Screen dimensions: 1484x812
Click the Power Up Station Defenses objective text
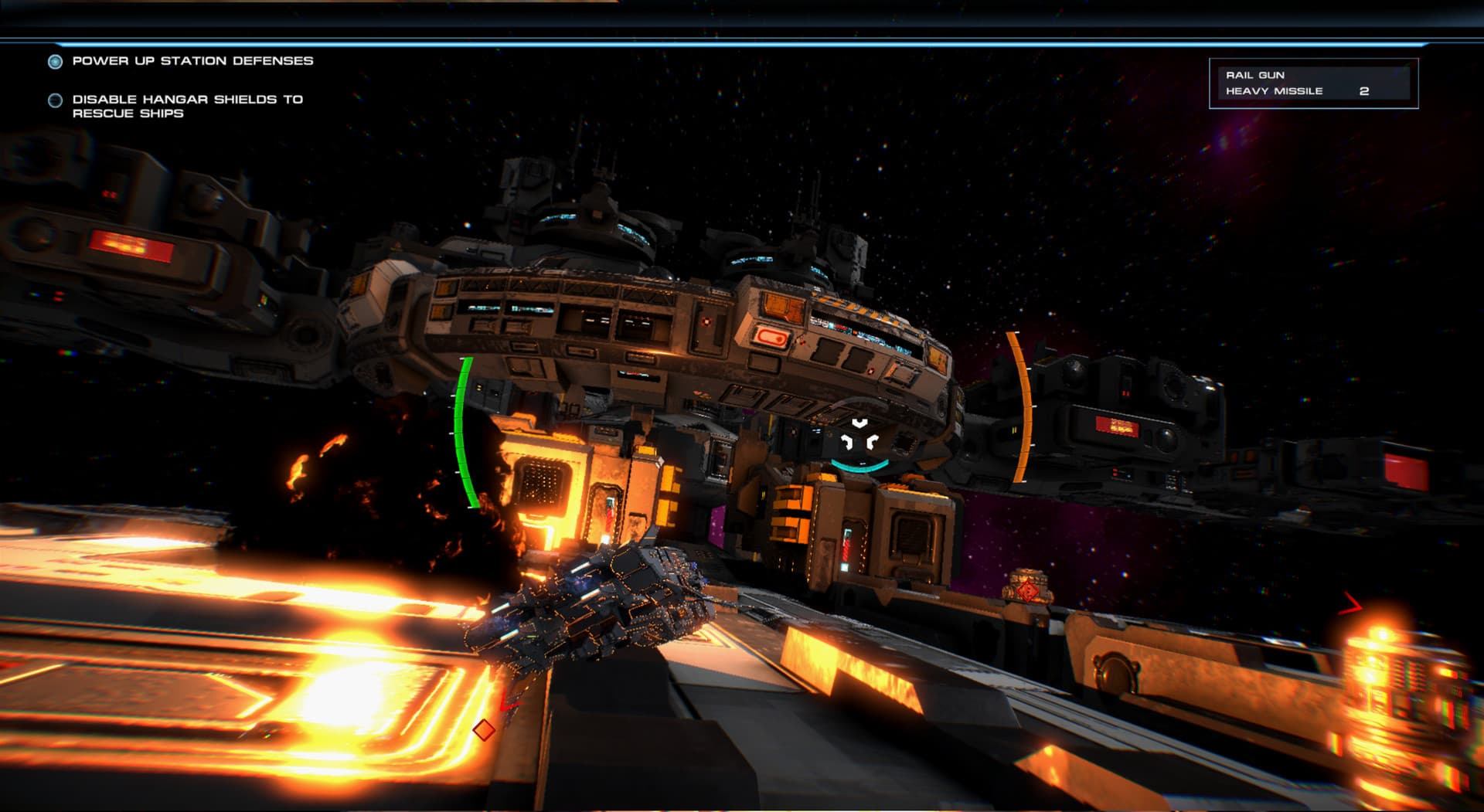click(x=192, y=59)
